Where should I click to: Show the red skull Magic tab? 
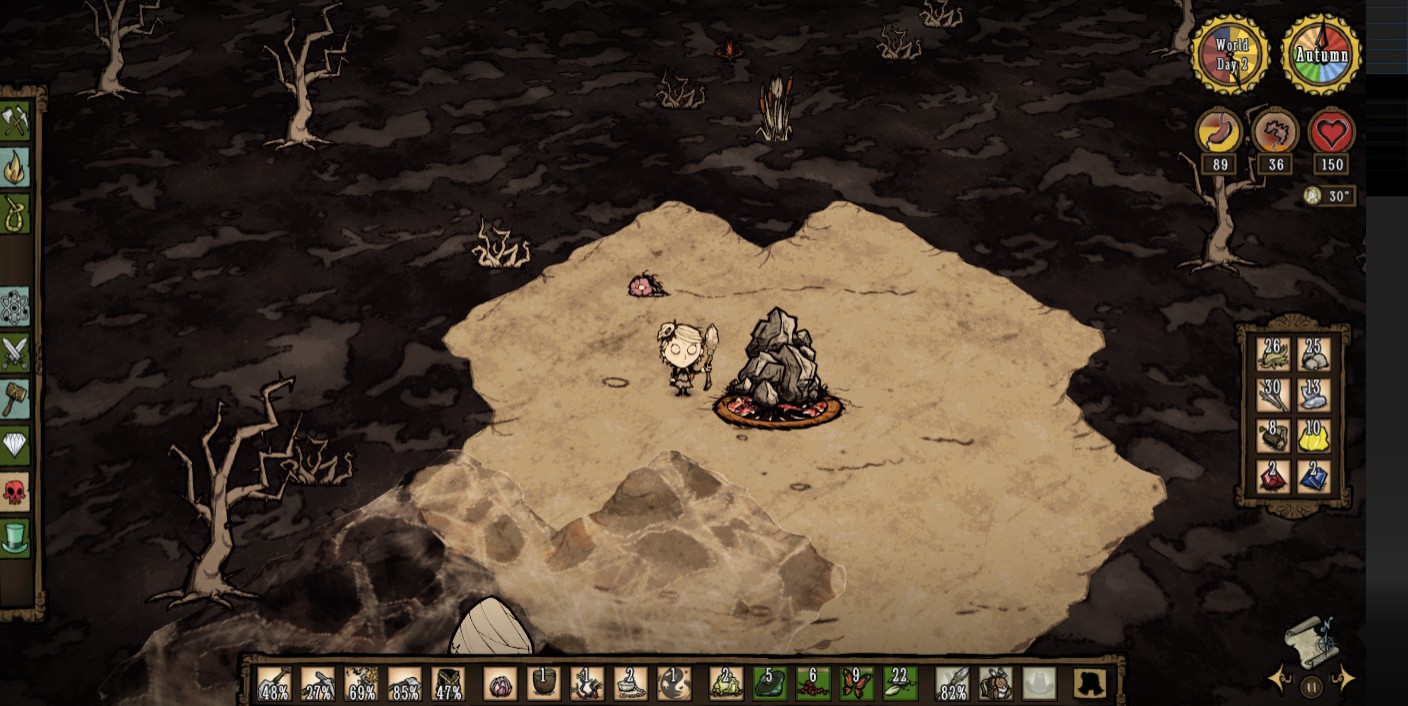pyautogui.click(x=14, y=491)
